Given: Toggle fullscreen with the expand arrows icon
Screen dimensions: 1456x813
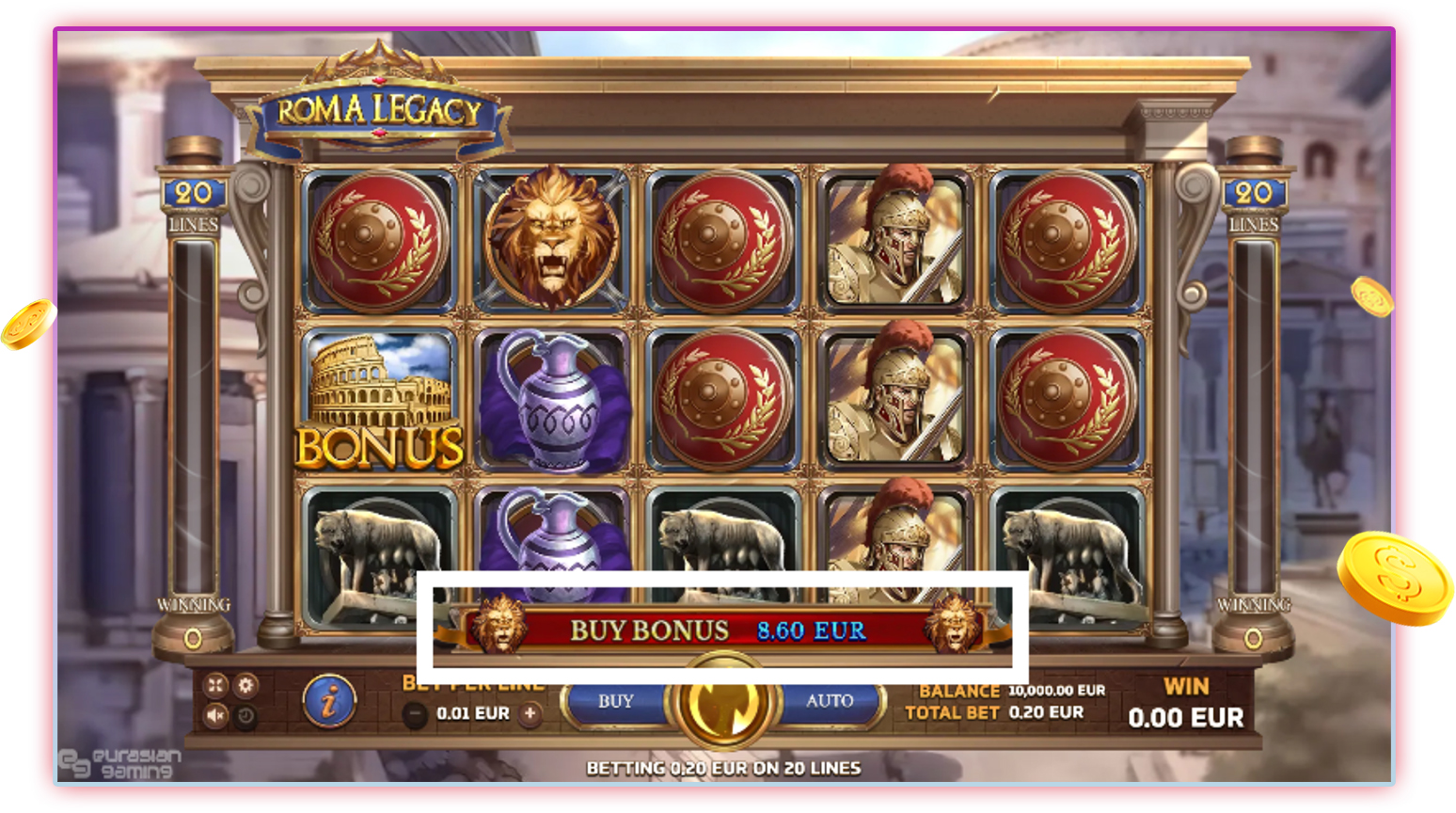Looking at the screenshot, I should pyautogui.click(x=214, y=685).
